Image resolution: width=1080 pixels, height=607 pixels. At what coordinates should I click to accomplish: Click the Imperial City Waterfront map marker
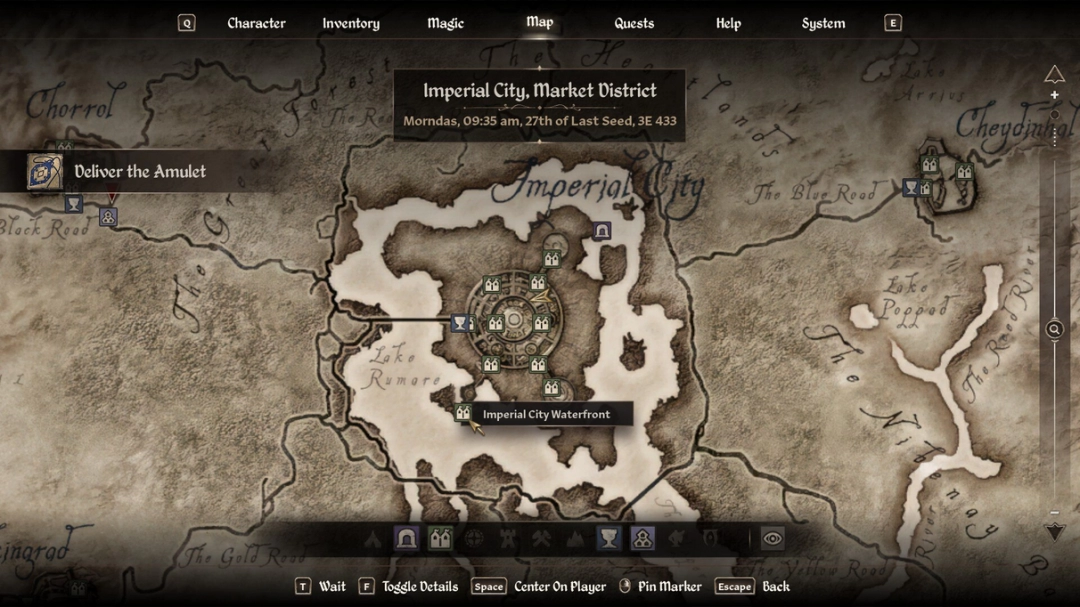coord(463,413)
